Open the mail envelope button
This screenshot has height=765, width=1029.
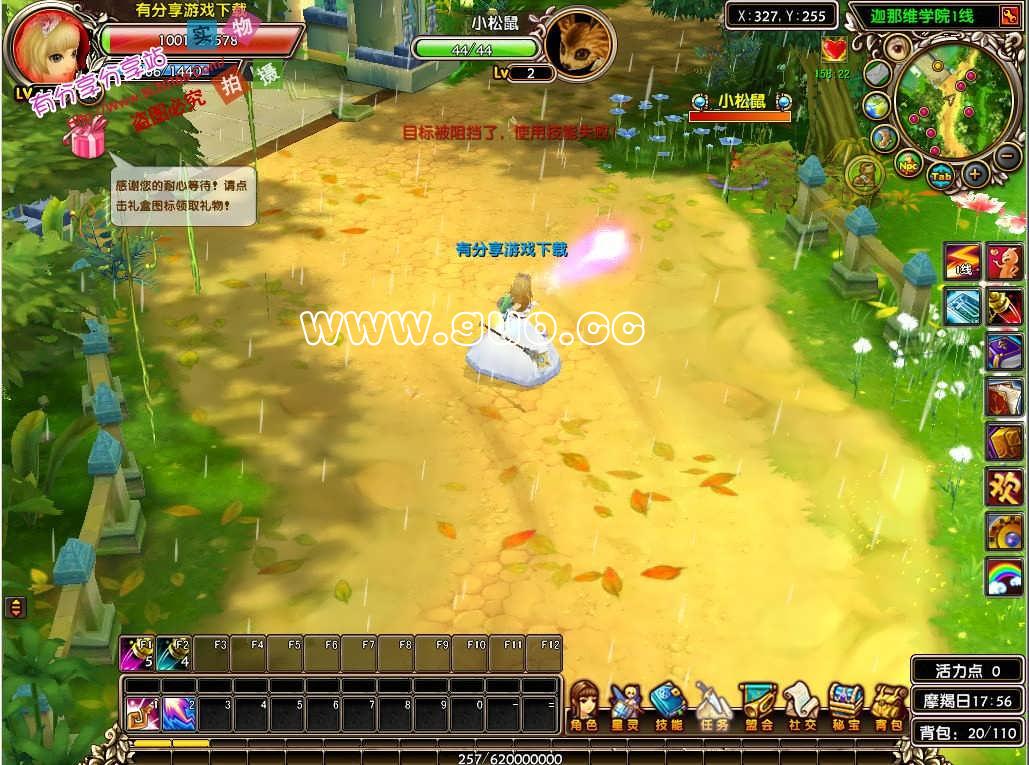pos(877,74)
